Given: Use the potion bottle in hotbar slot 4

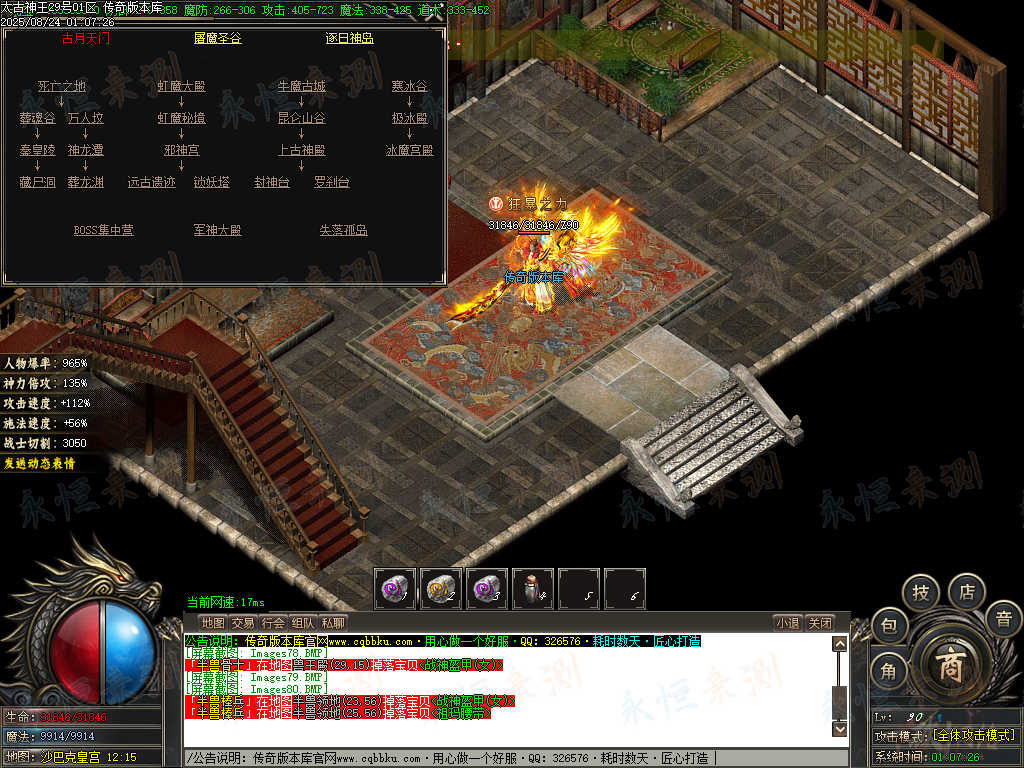Looking at the screenshot, I should pyautogui.click(x=532, y=589).
